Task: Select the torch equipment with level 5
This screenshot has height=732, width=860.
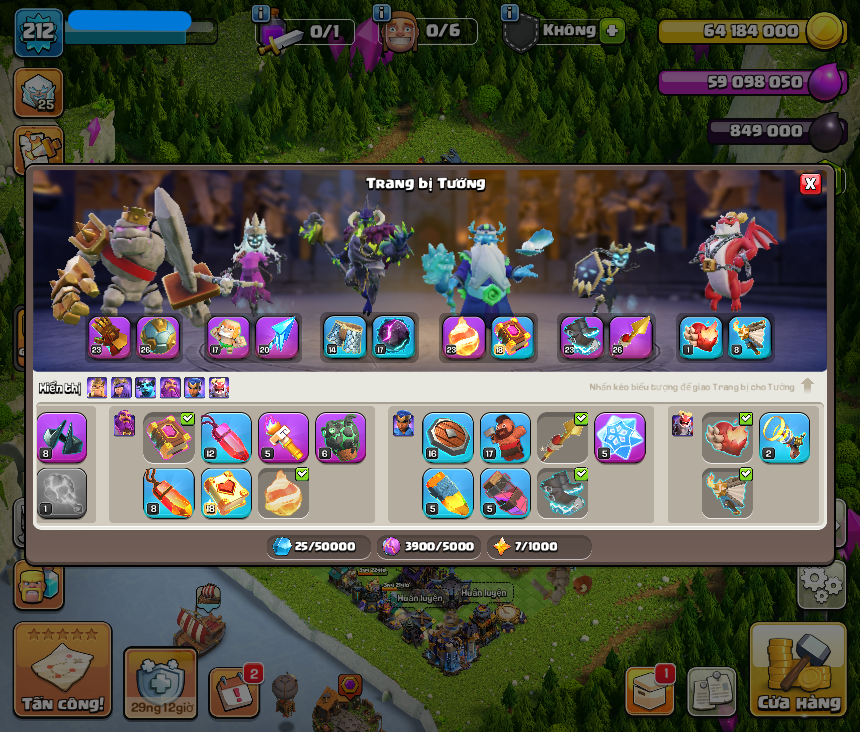Action: [283, 437]
